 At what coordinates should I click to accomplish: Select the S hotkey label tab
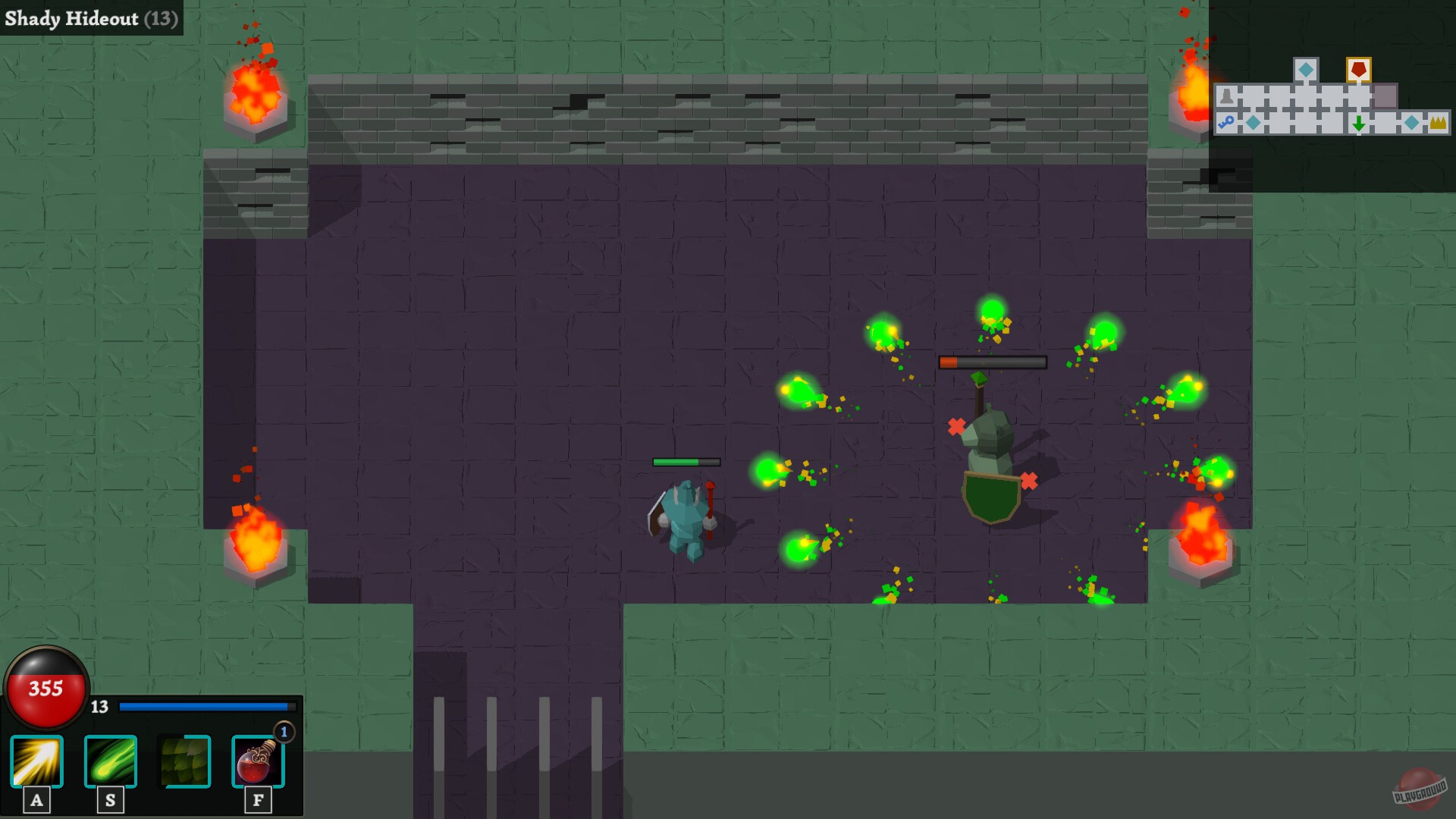click(109, 799)
